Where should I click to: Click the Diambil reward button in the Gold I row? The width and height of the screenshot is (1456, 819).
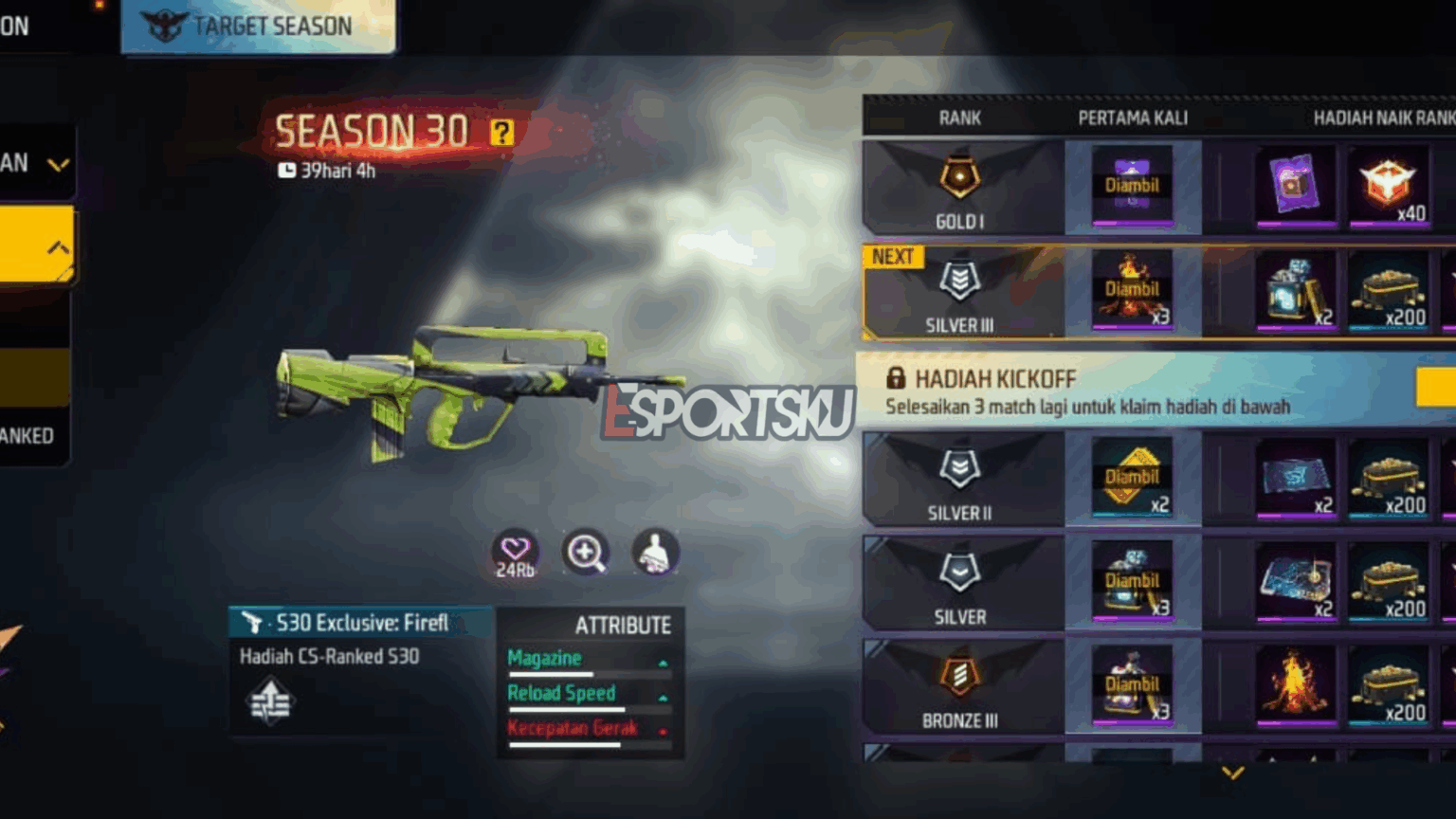pyautogui.click(x=1132, y=186)
